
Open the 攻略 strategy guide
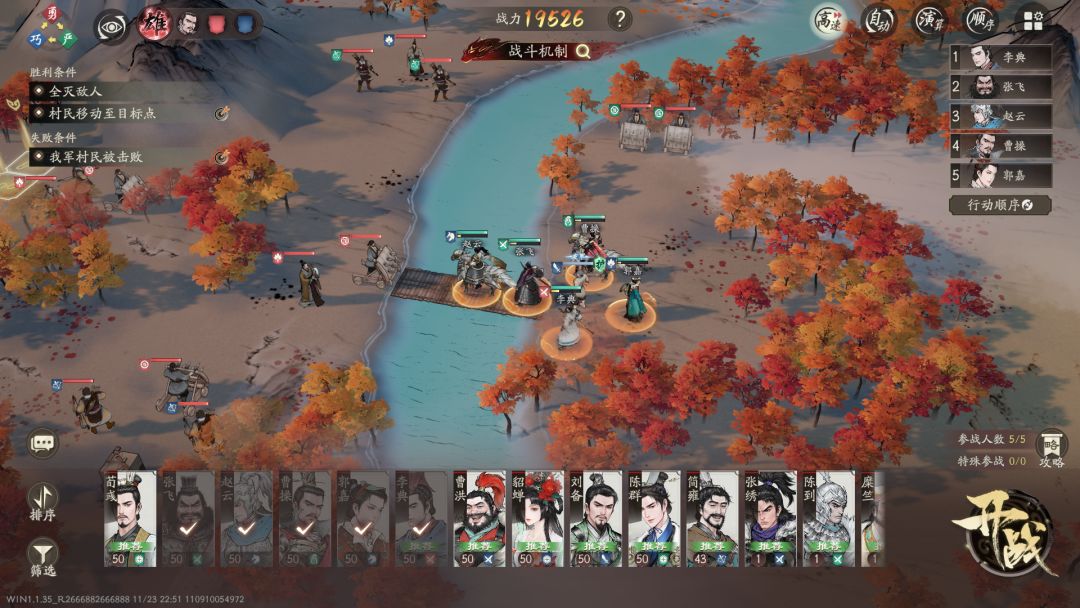(1051, 449)
